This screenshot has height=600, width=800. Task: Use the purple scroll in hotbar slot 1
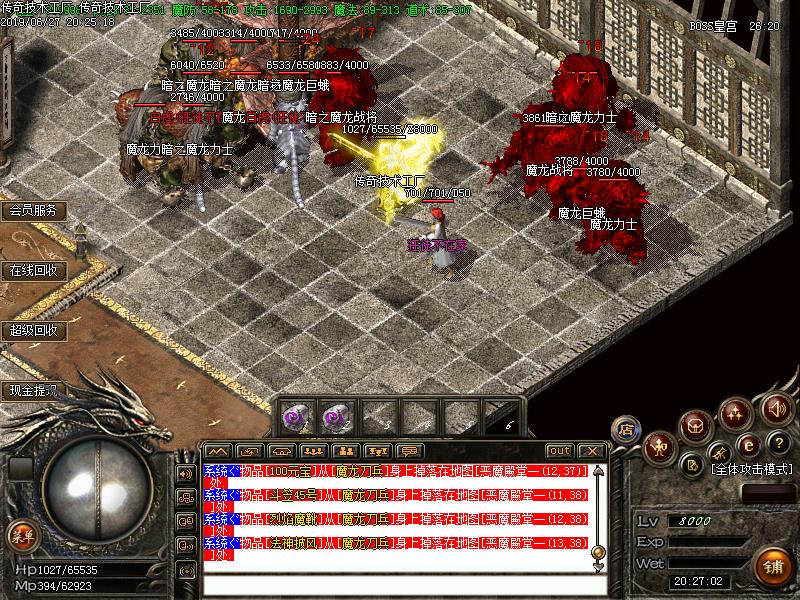click(295, 415)
